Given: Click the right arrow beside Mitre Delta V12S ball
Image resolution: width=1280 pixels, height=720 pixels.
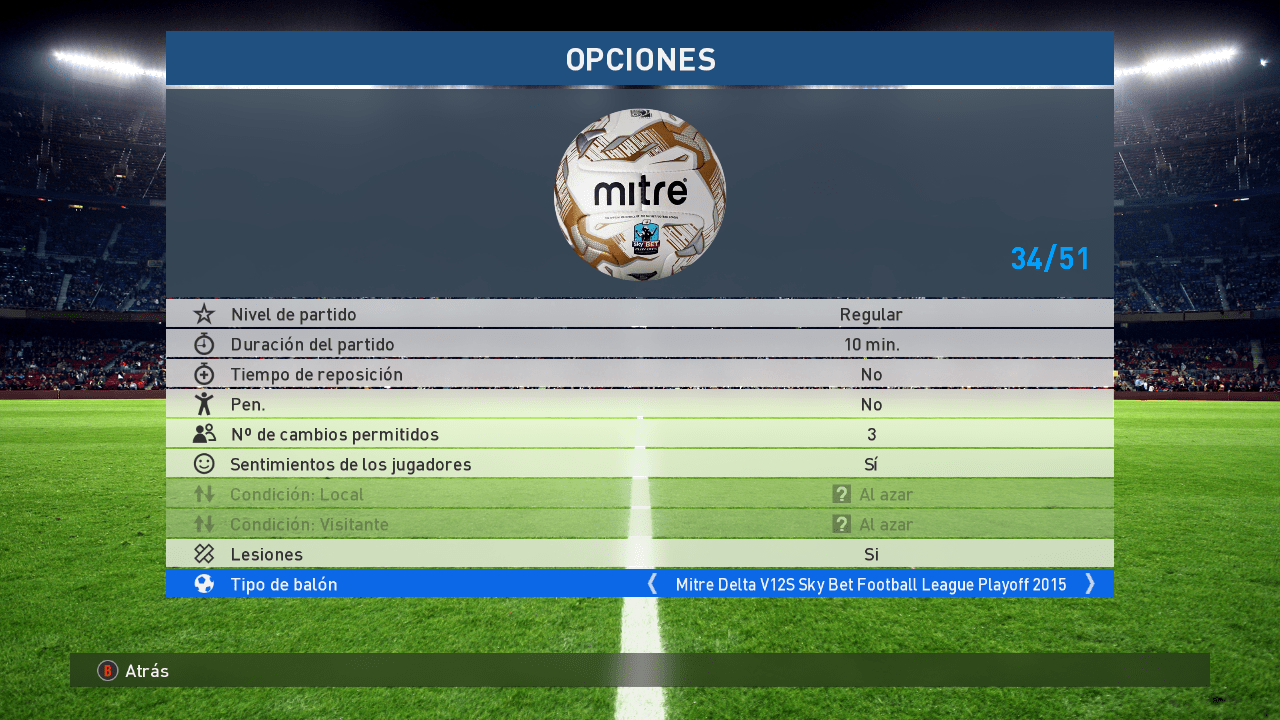Looking at the screenshot, I should click(x=1090, y=584).
